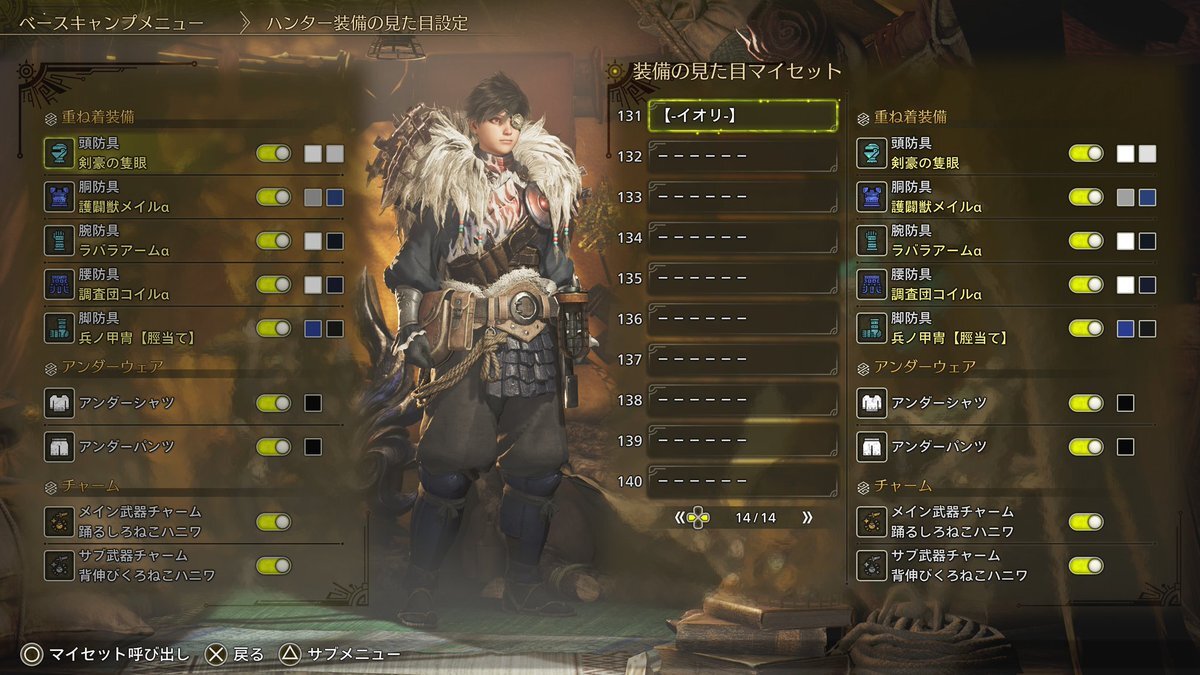Select my set slot 137
The width and height of the screenshot is (1200, 675).
[742, 359]
